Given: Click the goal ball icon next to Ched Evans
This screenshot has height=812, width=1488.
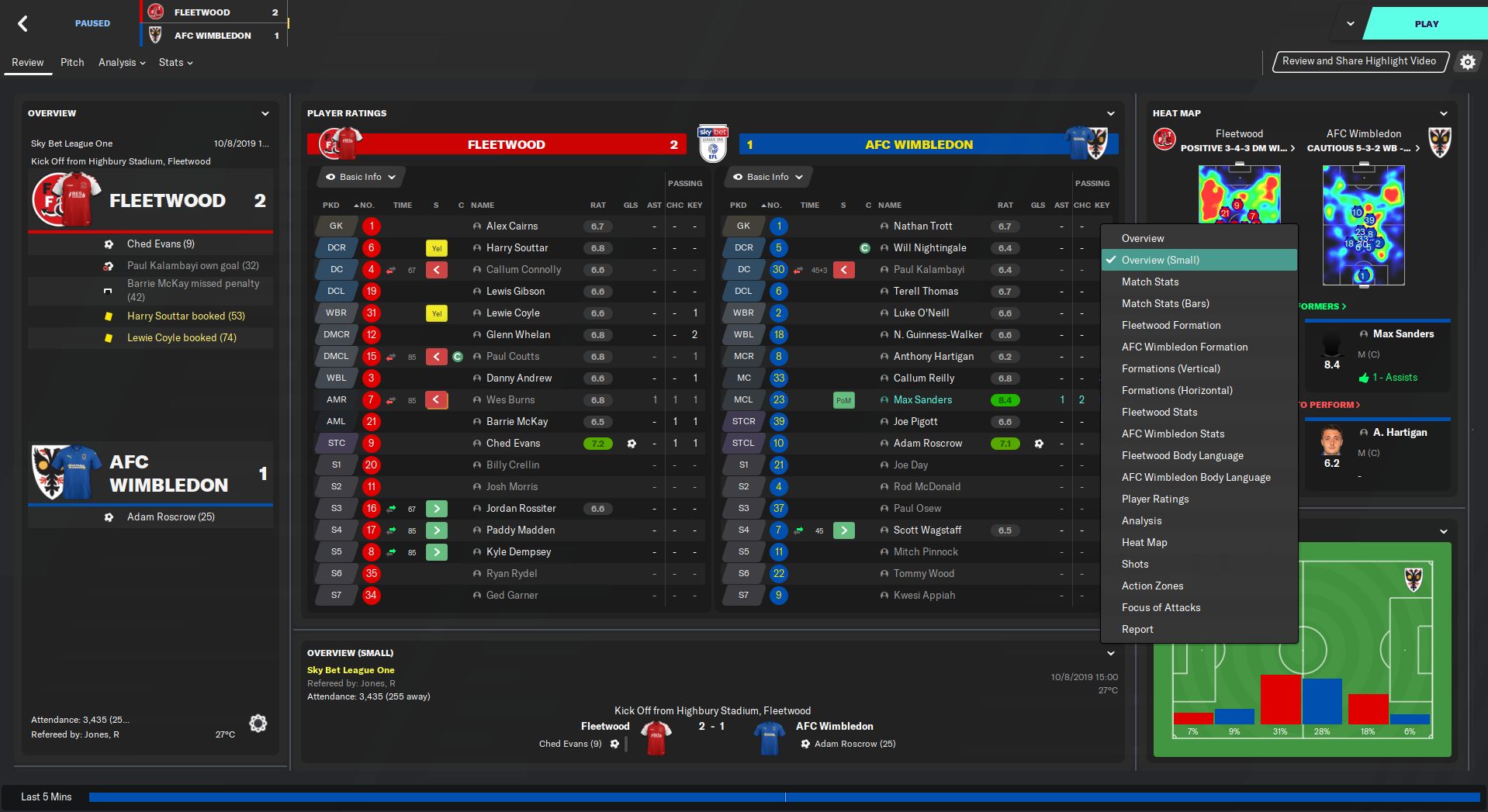Looking at the screenshot, I should [x=631, y=443].
